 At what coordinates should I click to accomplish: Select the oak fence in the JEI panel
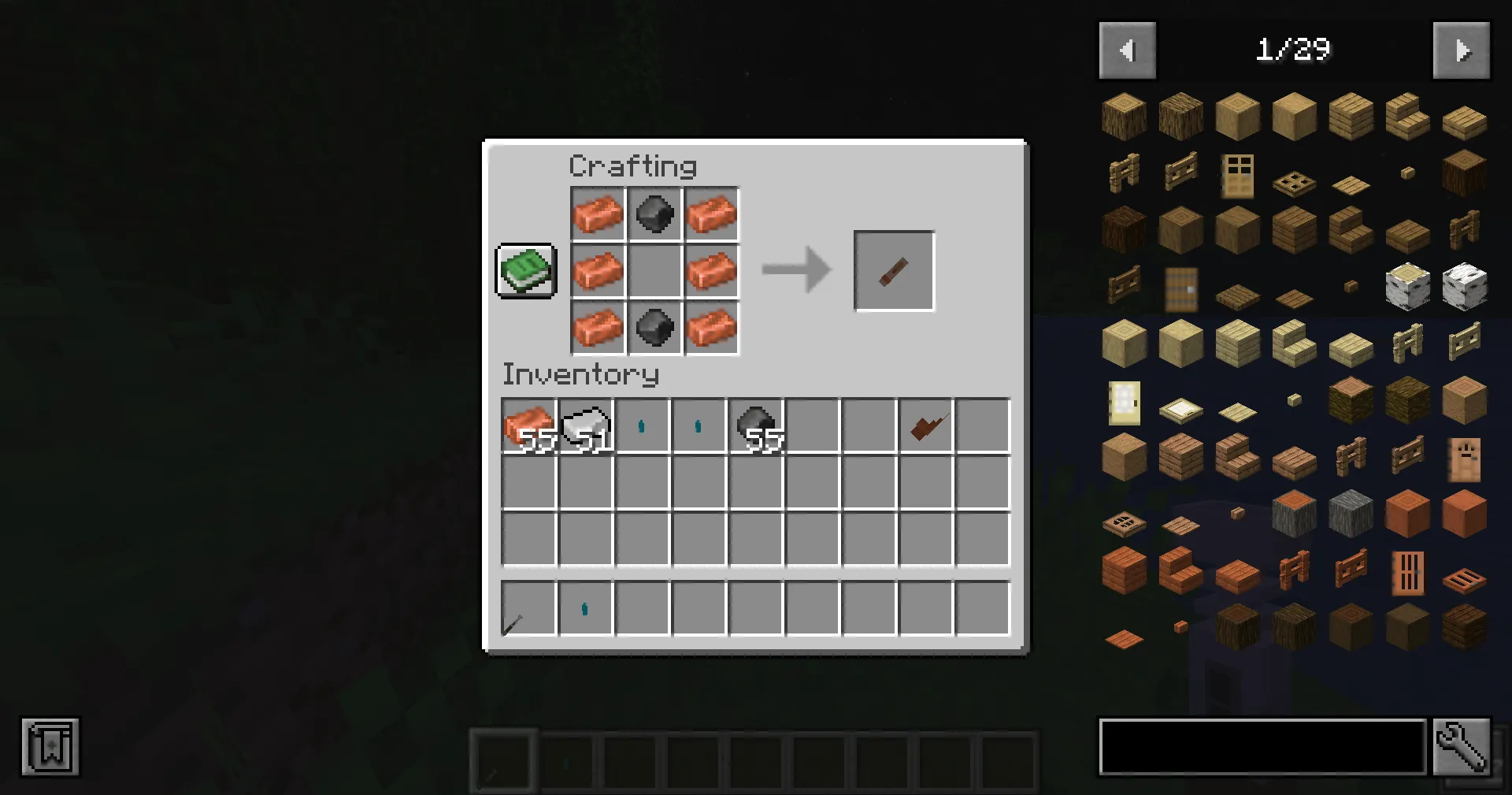point(1124,175)
